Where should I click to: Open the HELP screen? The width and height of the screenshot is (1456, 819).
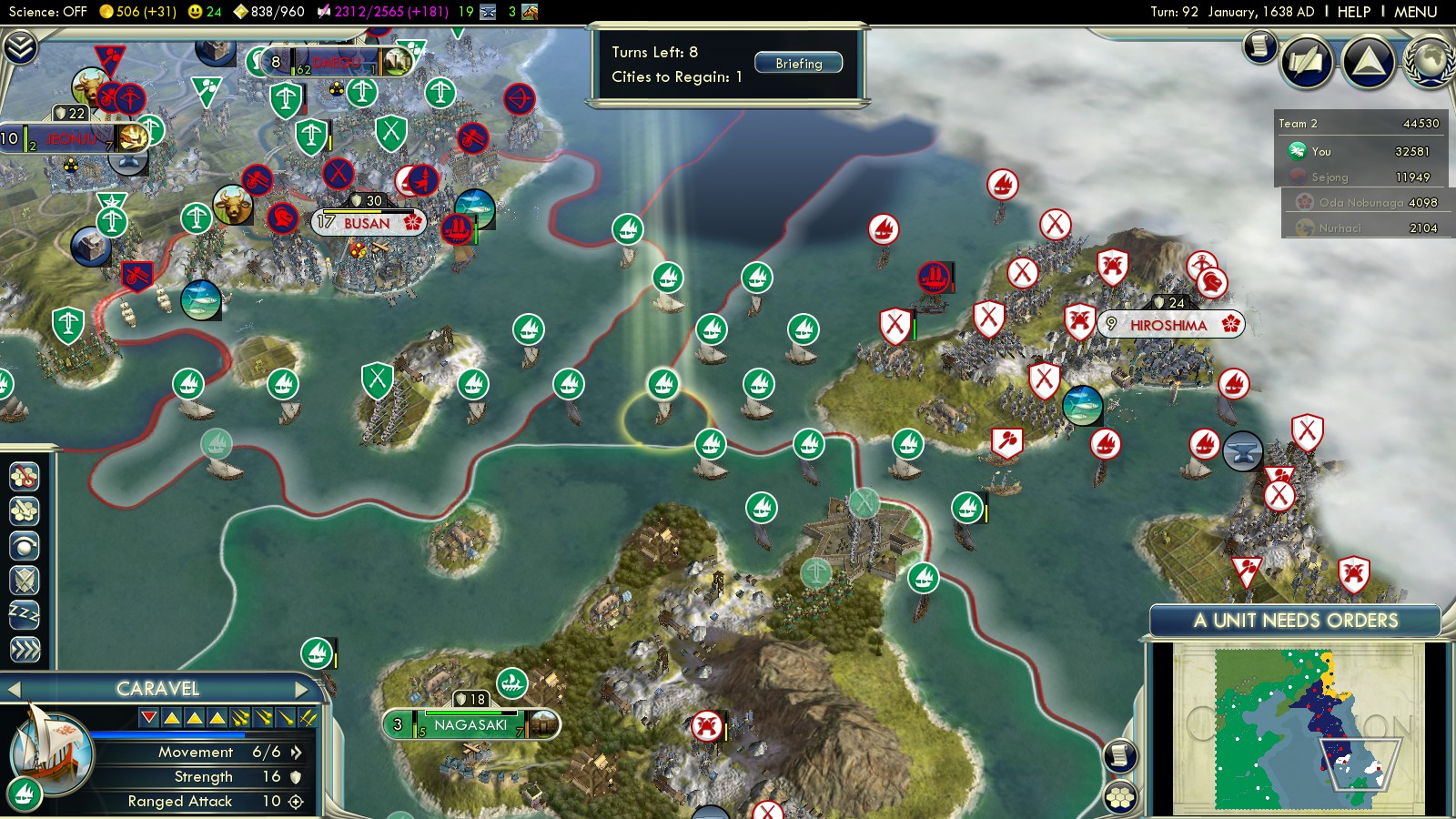[x=1353, y=12]
